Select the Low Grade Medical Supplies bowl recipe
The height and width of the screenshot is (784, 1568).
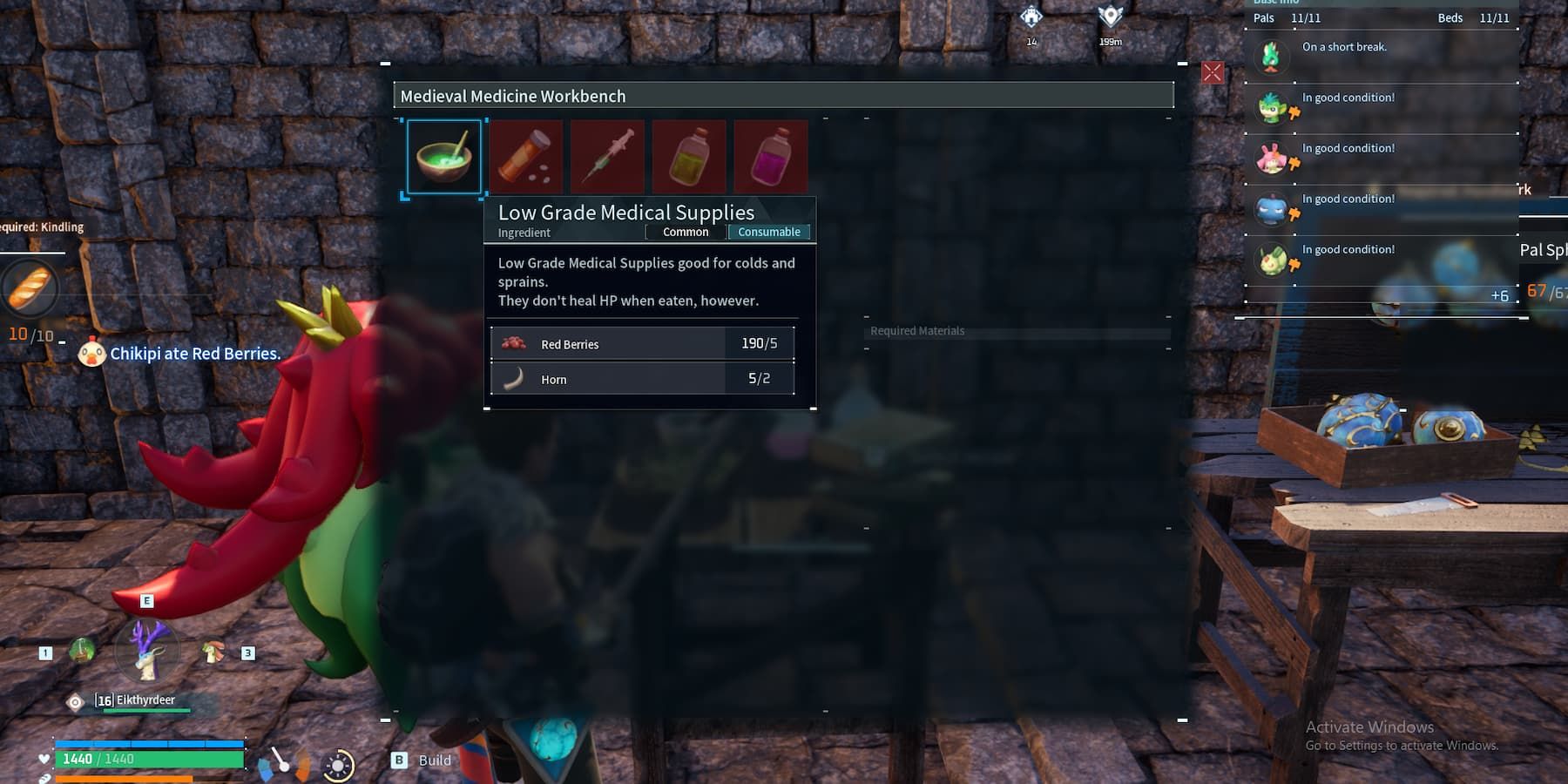tap(444, 156)
